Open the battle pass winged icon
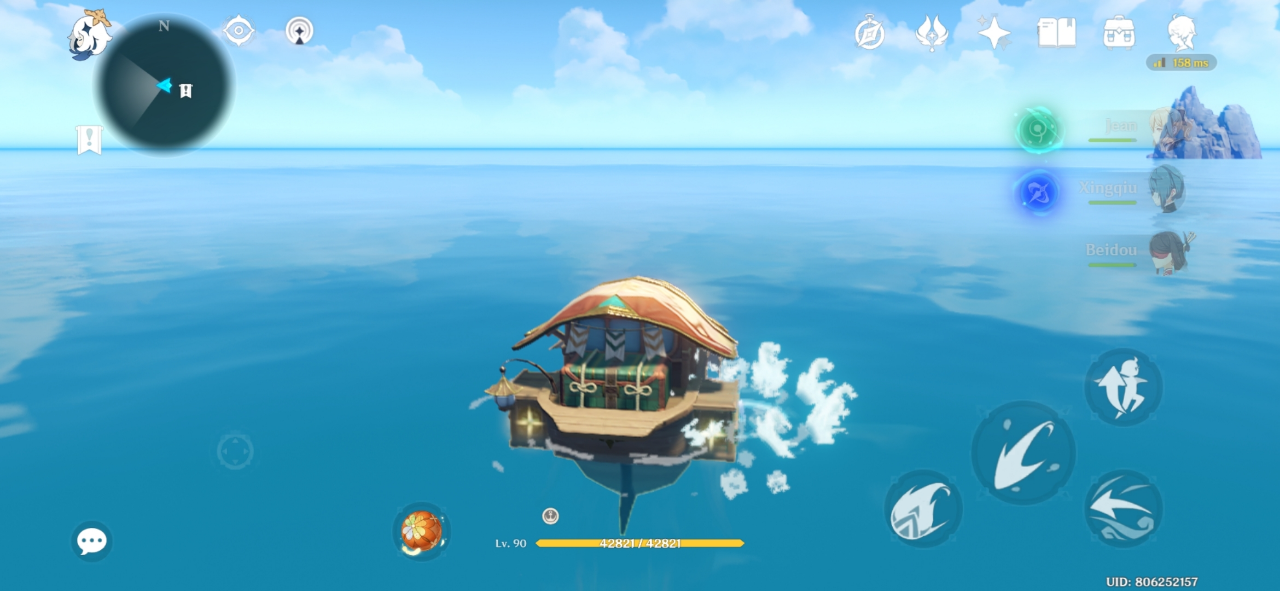Viewport: 1280px width, 591px height. 931,33
